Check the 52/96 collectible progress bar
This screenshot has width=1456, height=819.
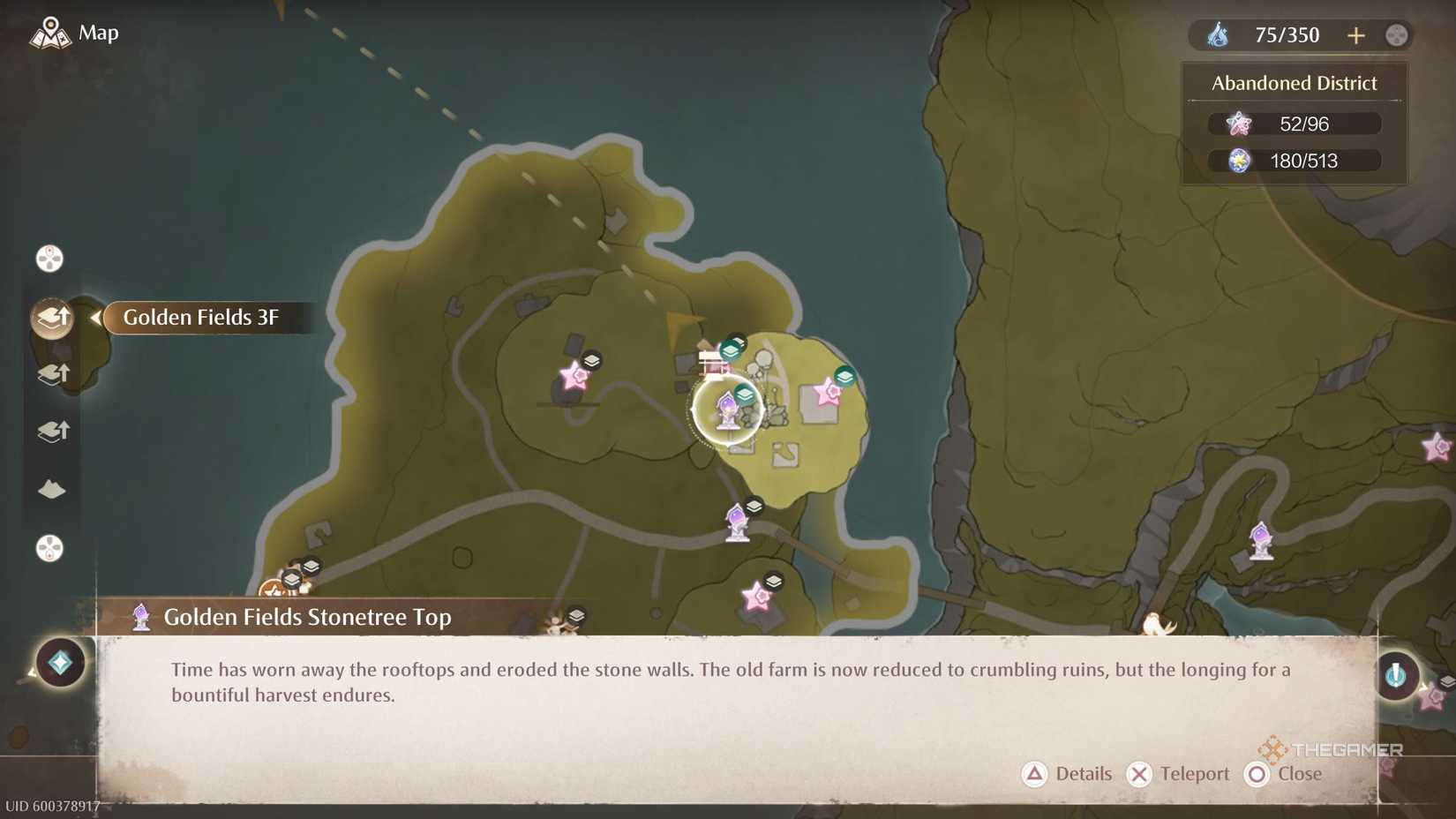(x=1294, y=124)
